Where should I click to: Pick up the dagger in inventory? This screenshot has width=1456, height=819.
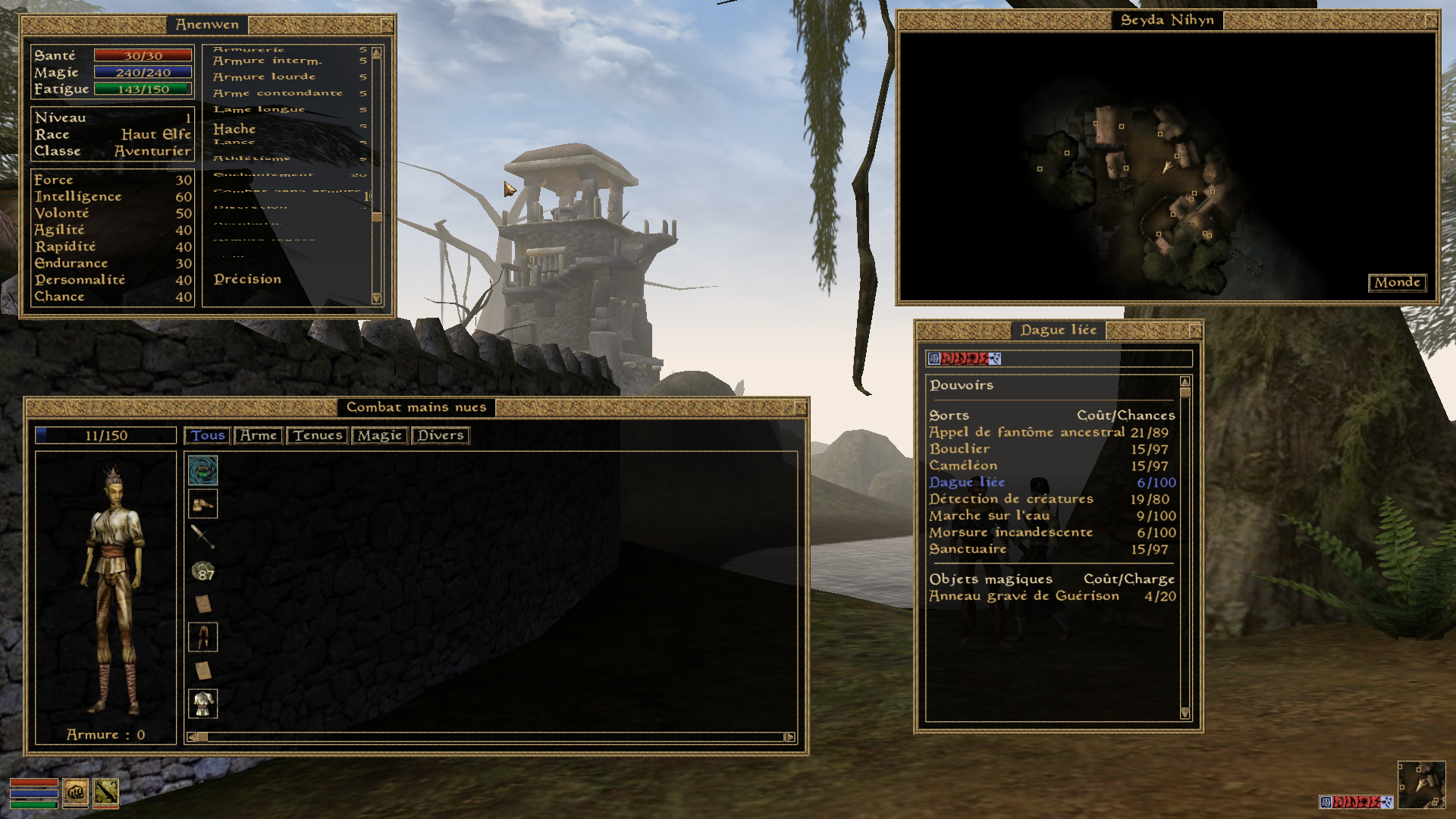(x=202, y=536)
